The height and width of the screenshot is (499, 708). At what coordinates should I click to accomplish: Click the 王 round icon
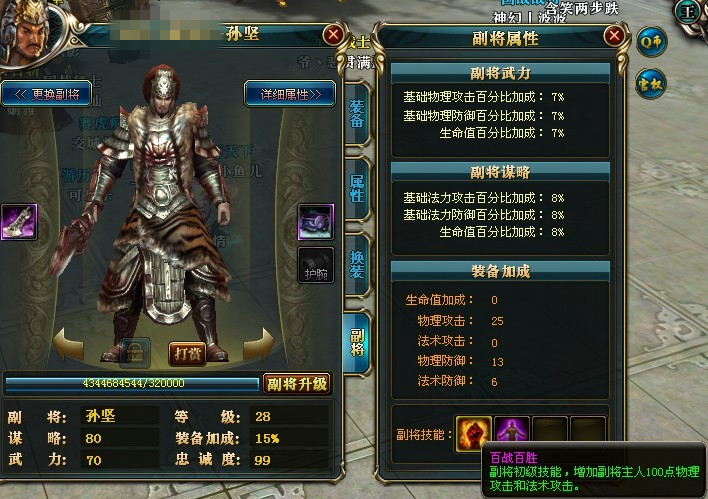689,12
